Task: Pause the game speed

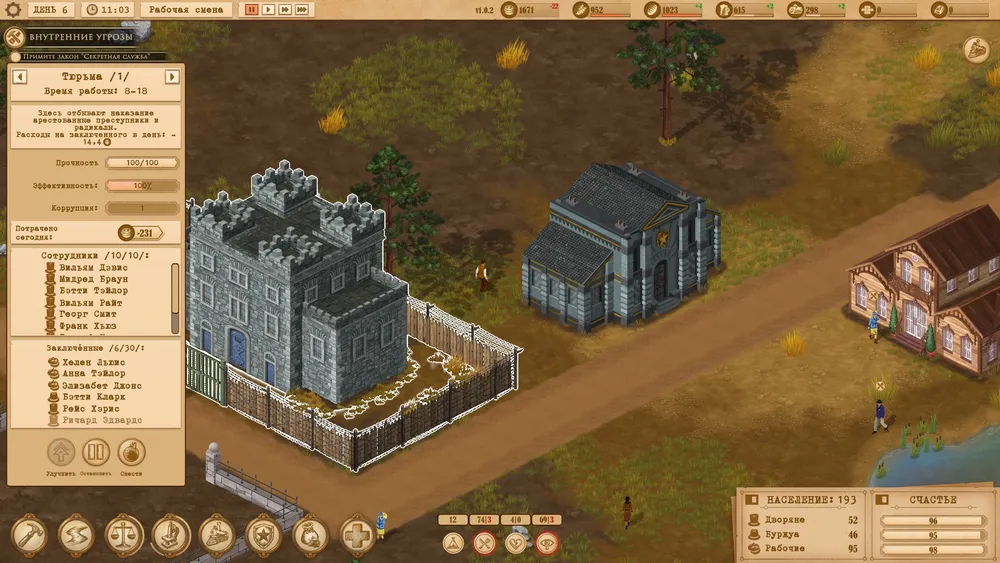Action: (252, 9)
